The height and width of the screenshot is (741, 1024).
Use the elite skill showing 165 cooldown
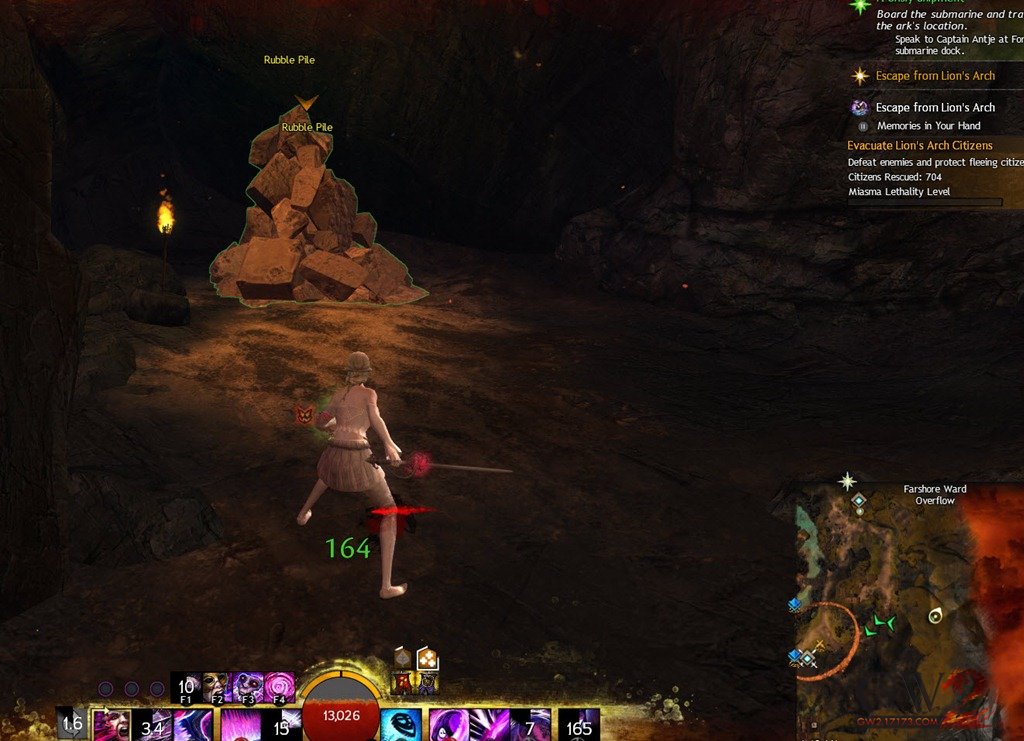[x=579, y=725]
